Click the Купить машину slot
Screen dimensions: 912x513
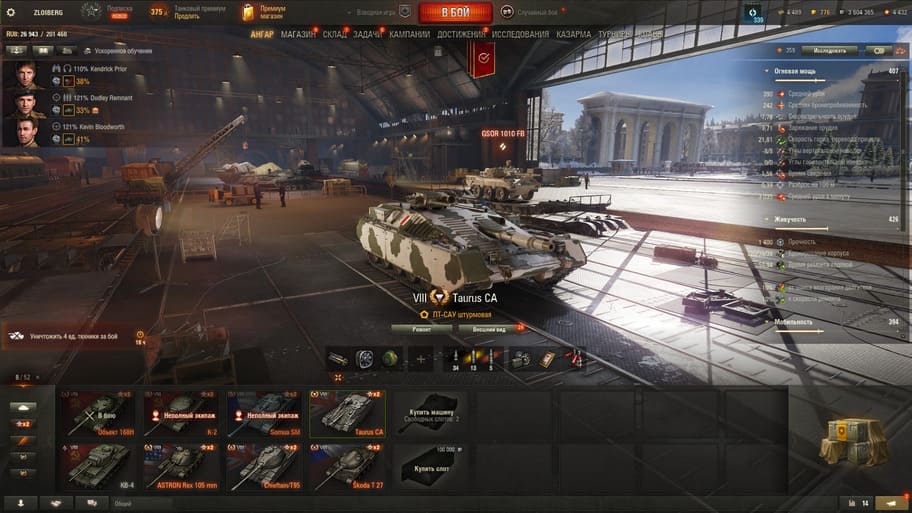point(432,412)
